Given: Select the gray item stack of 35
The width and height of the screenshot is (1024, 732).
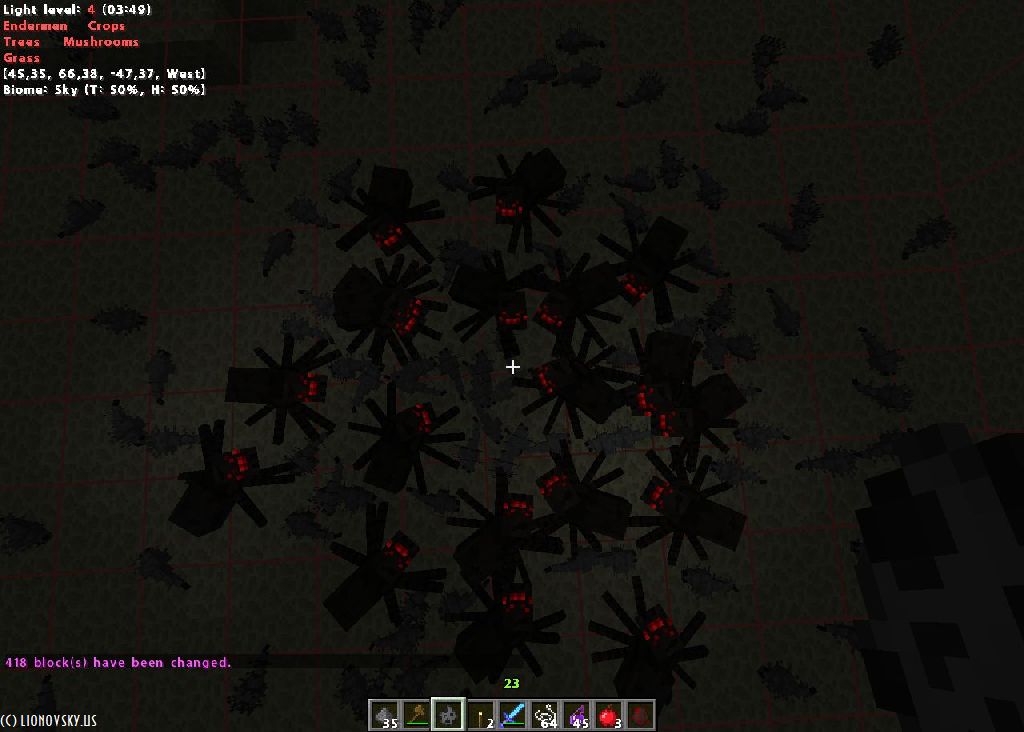Looking at the screenshot, I should coord(385,715).
